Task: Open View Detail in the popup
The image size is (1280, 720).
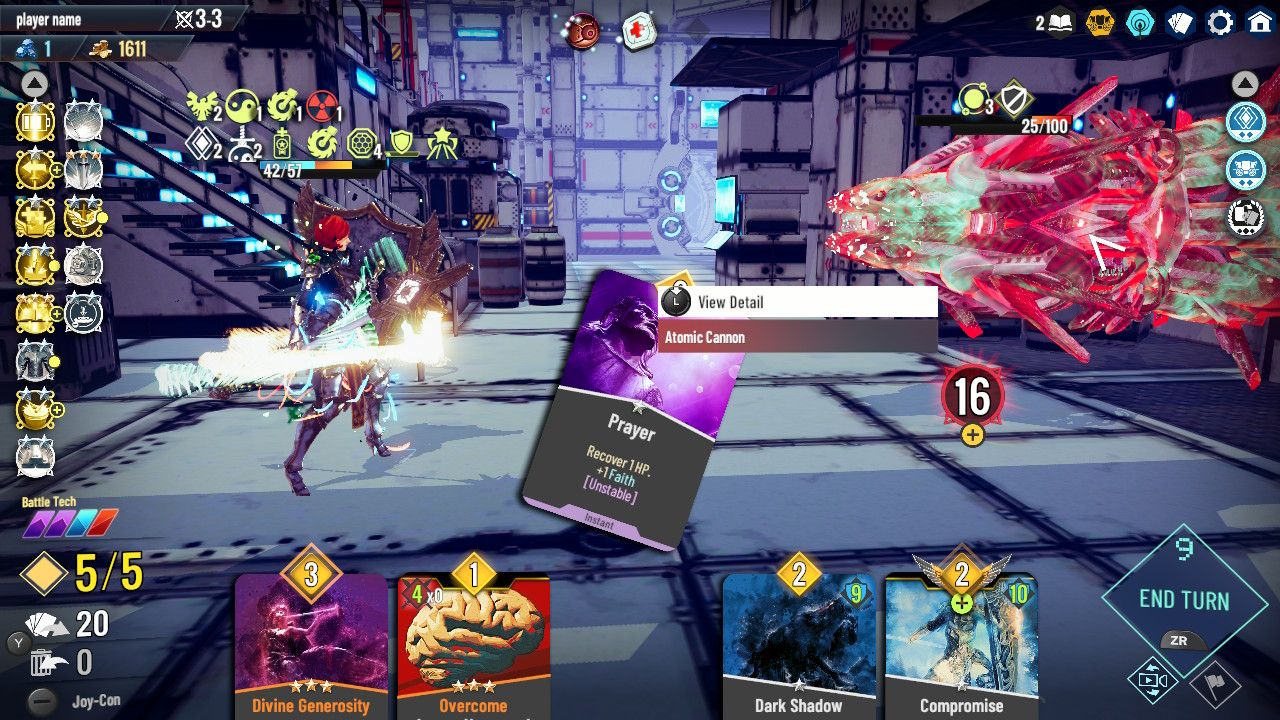Action: tap(797, 302)
